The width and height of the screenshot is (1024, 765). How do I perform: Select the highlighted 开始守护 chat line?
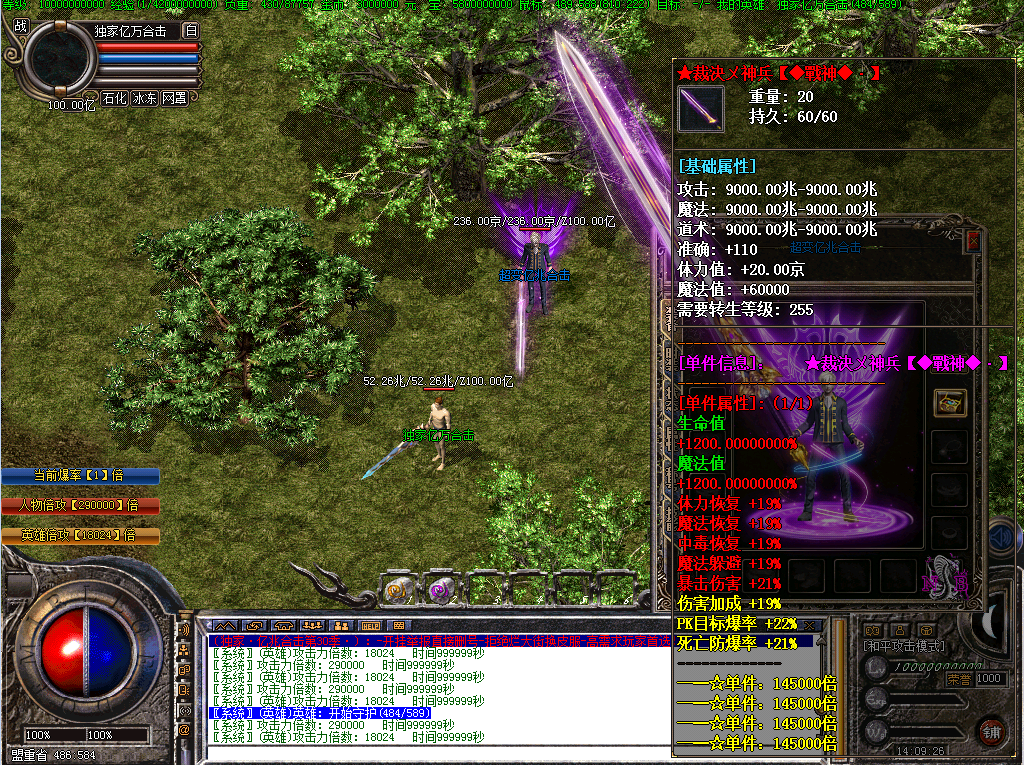click(320, 713)
